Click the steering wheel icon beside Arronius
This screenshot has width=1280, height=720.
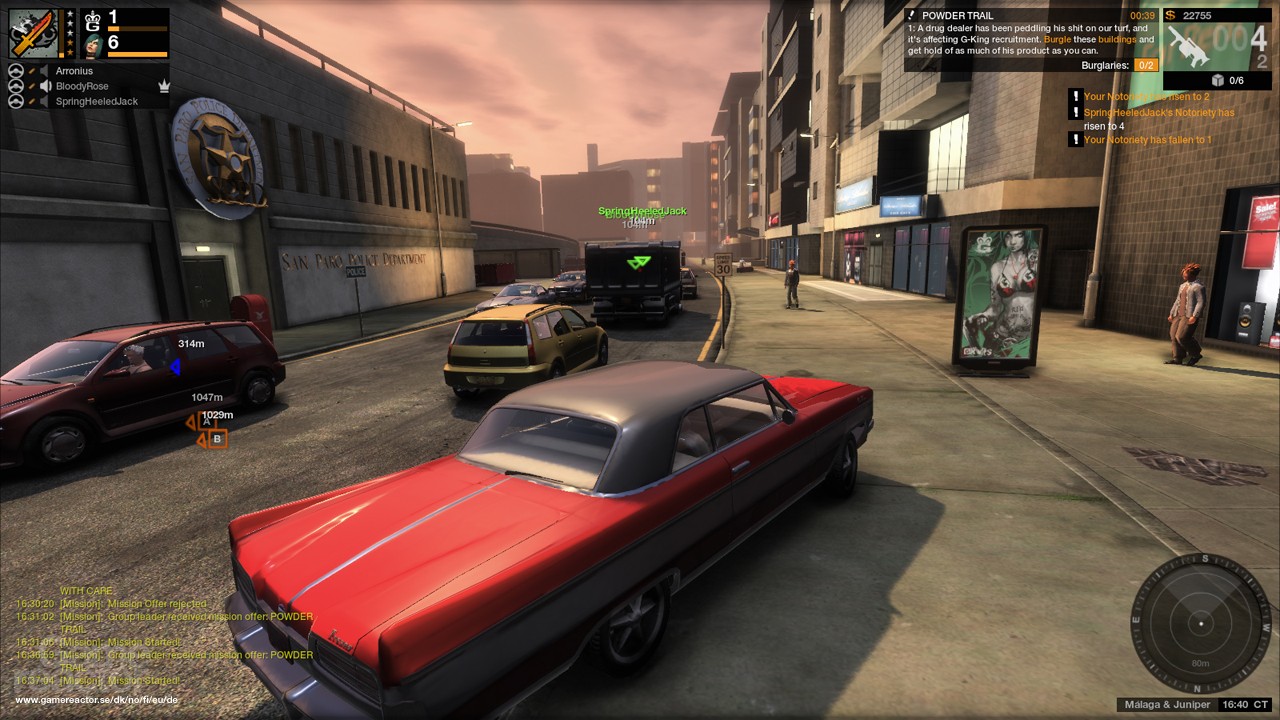pyautogui.click(x=16, y=71)
